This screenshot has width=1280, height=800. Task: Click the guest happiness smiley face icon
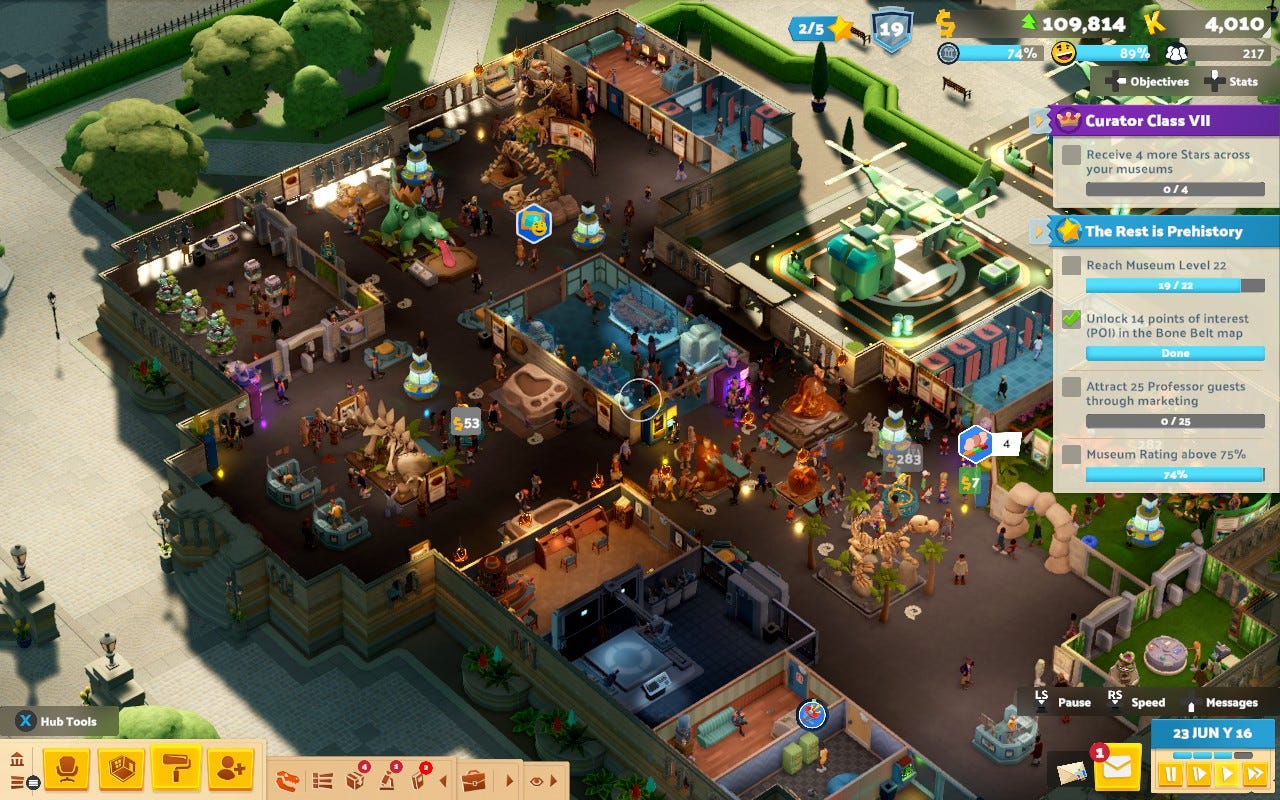point(1063,53)
